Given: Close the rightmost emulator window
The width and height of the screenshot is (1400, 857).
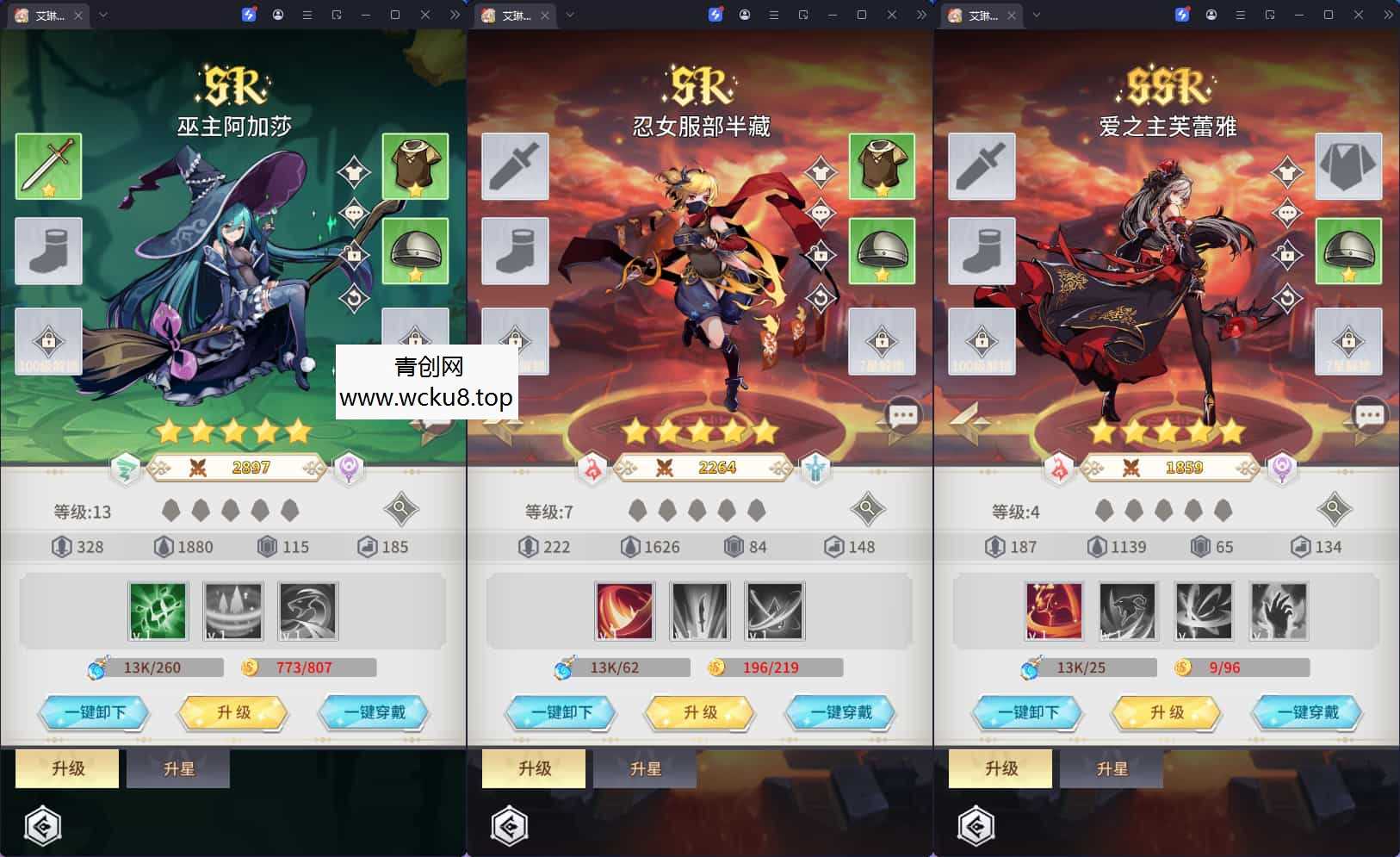Looking at the screenshot, I should click(x=1359, y=15).
